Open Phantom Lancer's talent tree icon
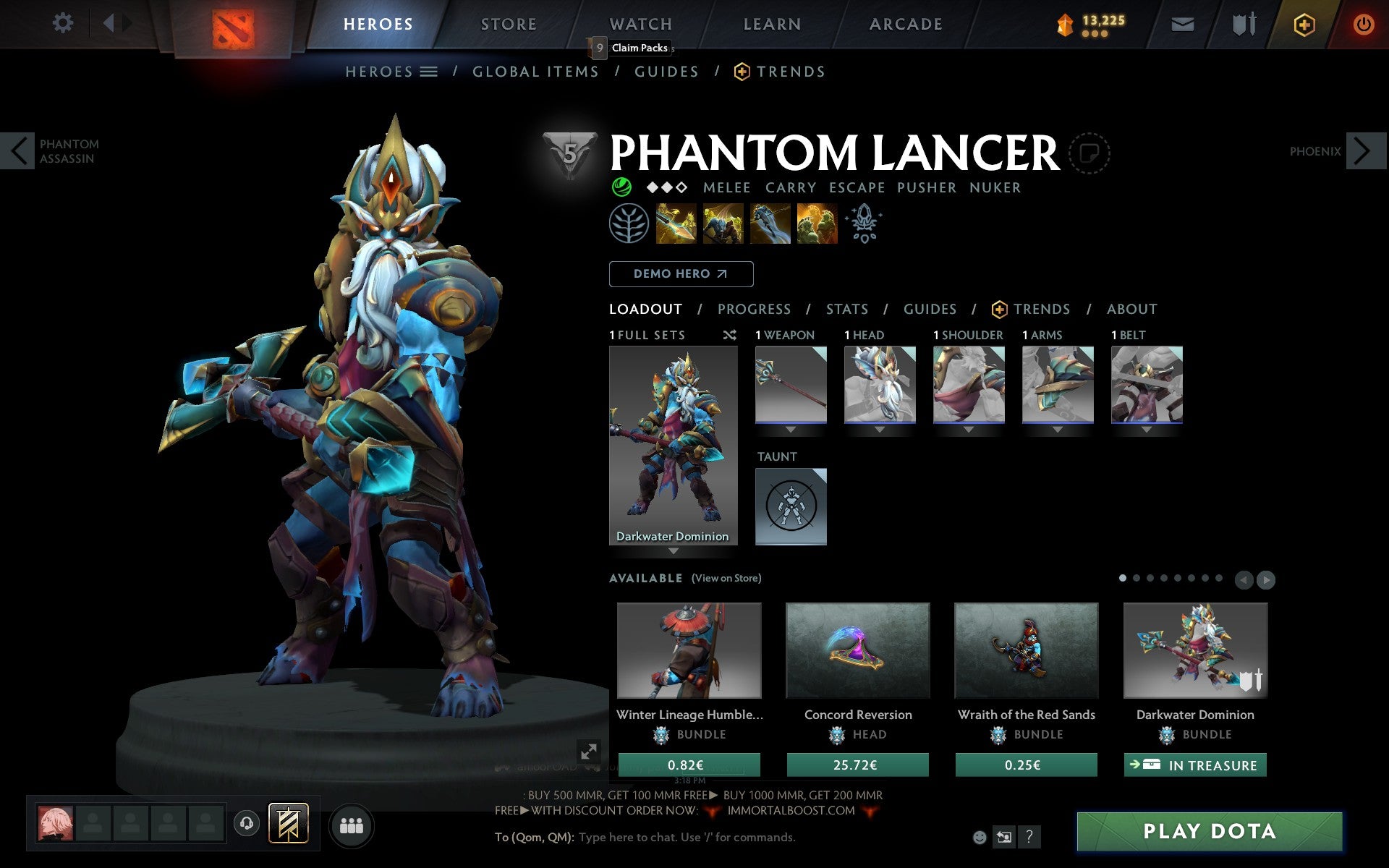1389x868 pixels. click(x=629, y=223)
